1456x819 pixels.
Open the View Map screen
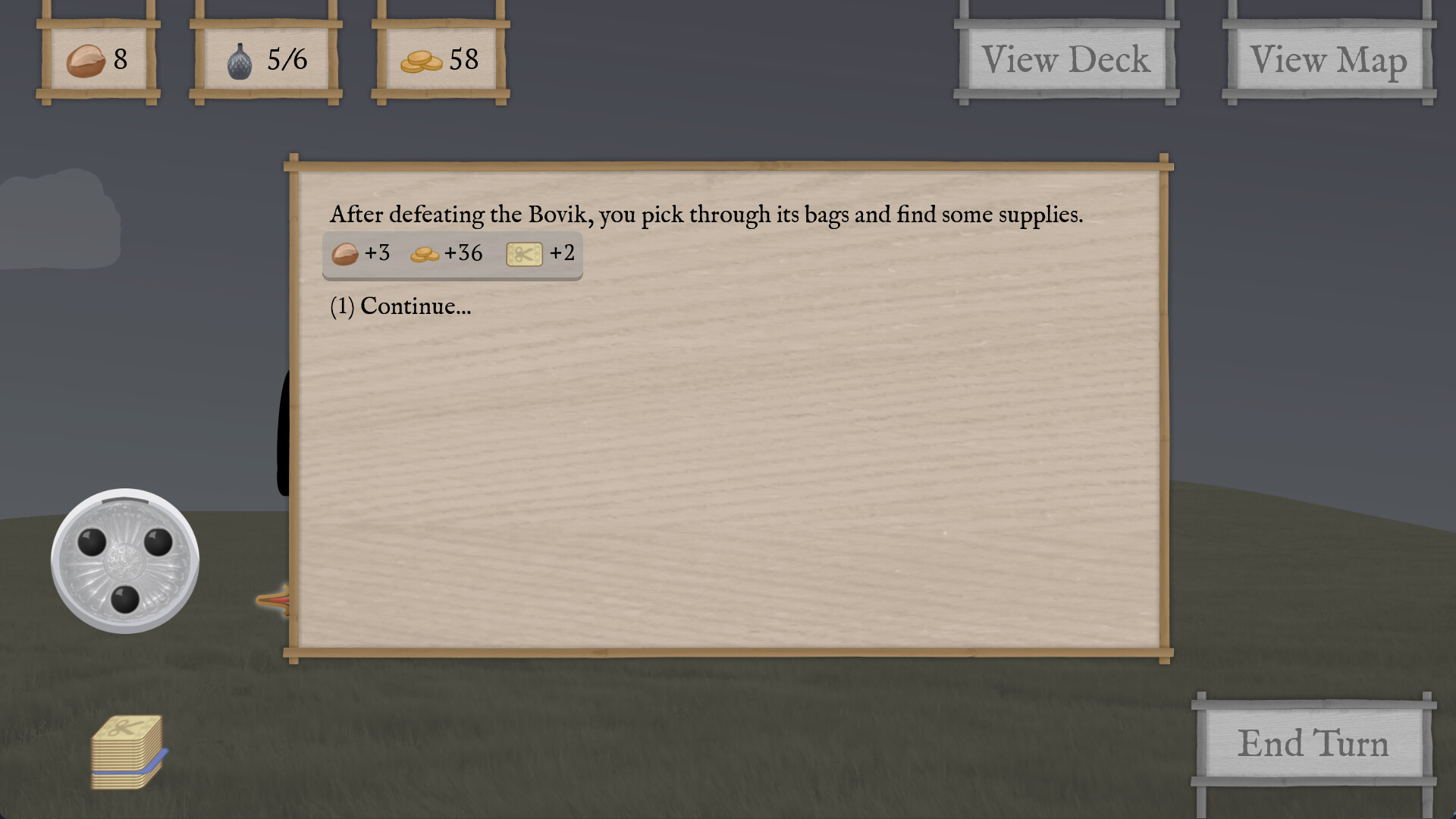[x=1329, y=59]
